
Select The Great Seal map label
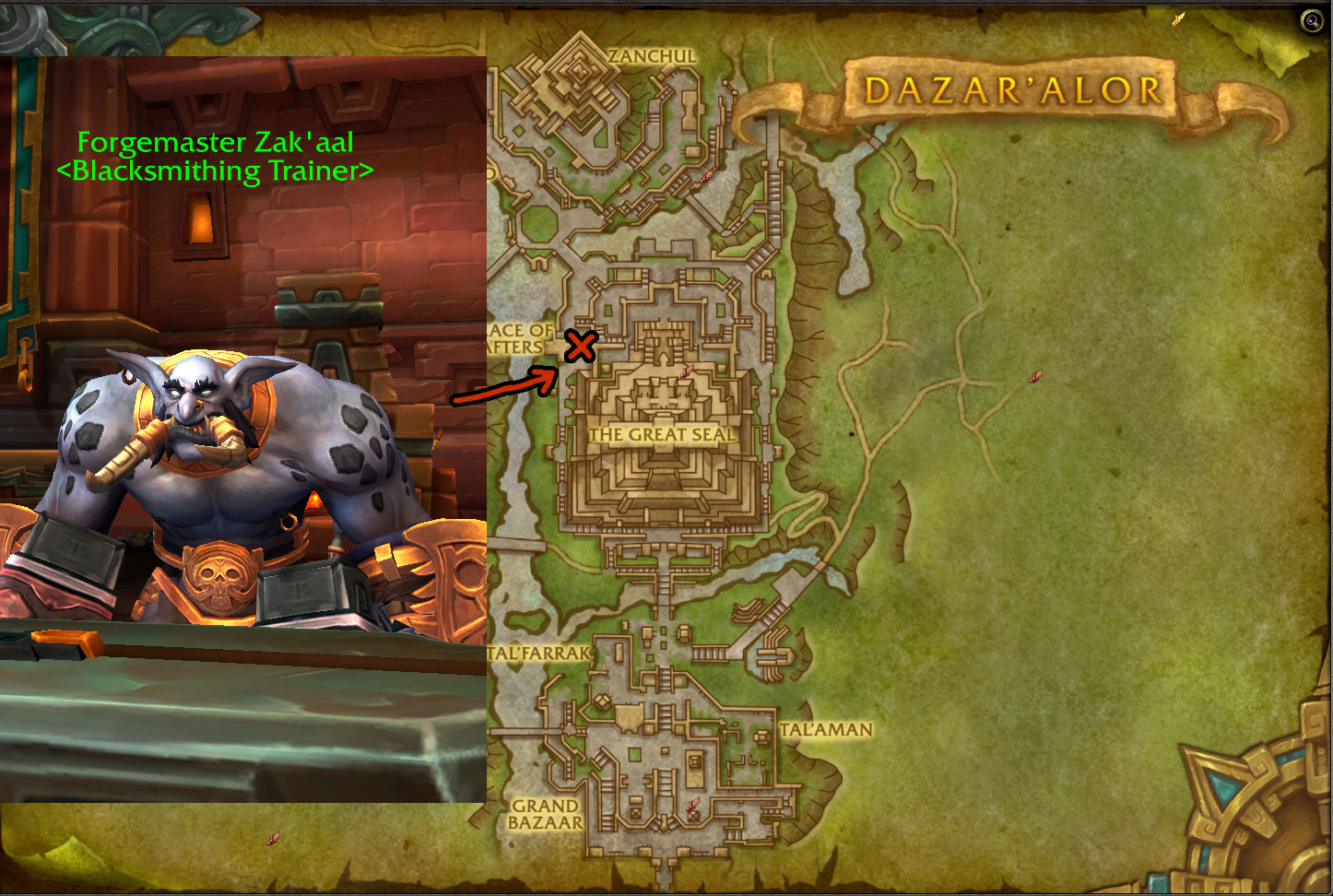click(x=661, y=434)
